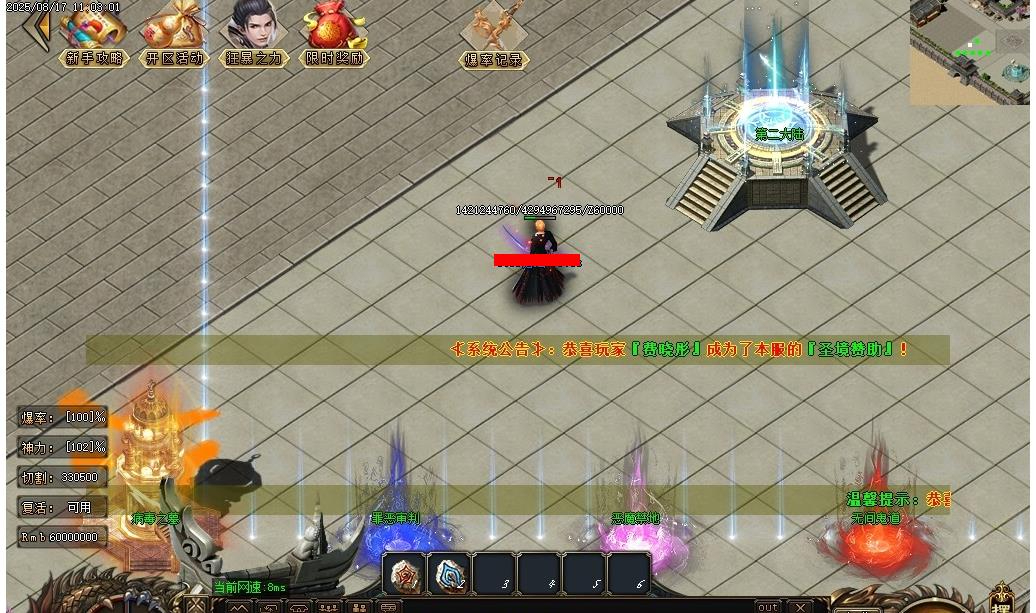1036x613 pixels.
Task: Click the minimap in the corner
Action: (968, 51)
